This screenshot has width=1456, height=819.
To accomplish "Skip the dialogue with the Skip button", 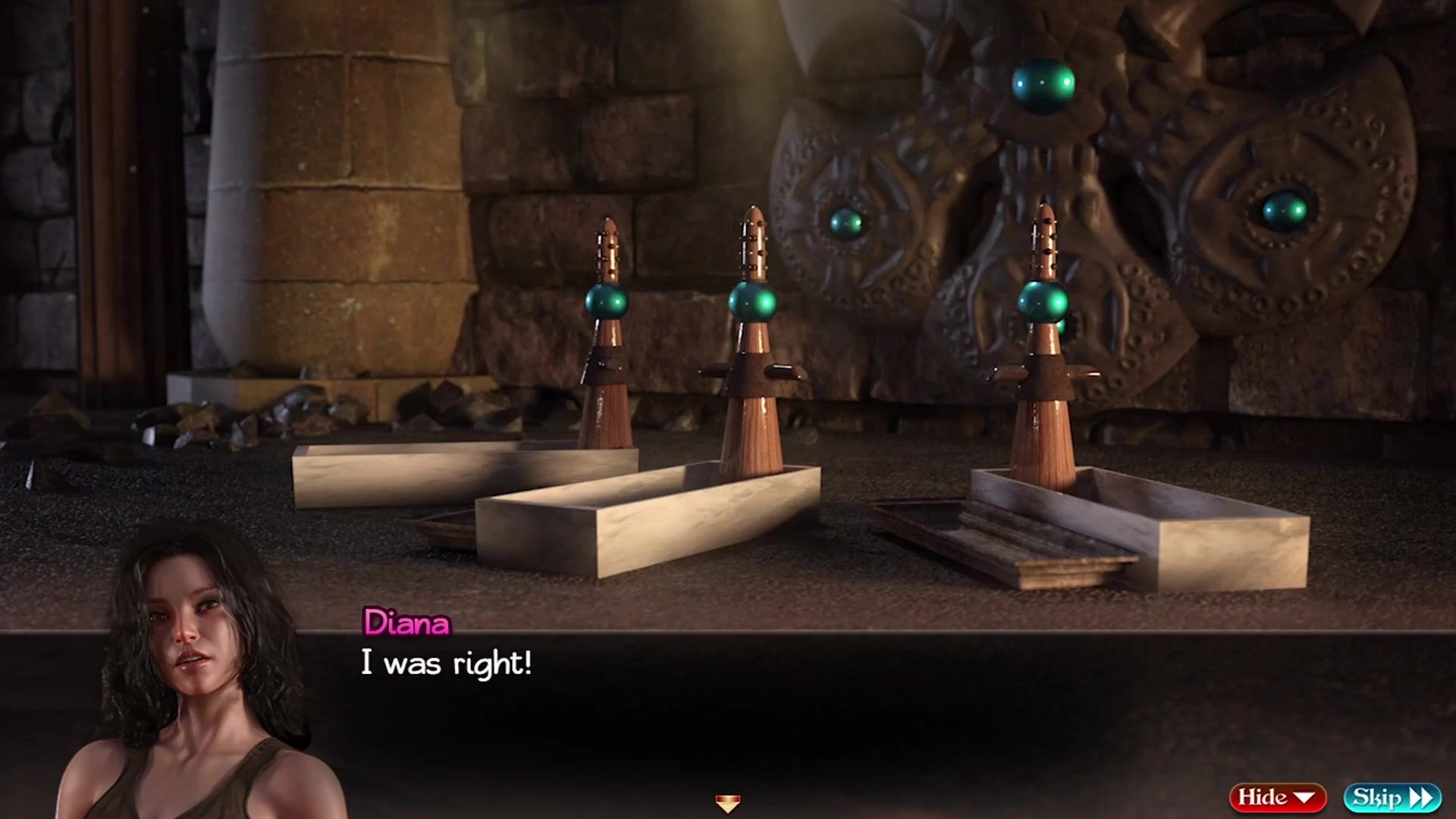I will [x=1392, y=797].
